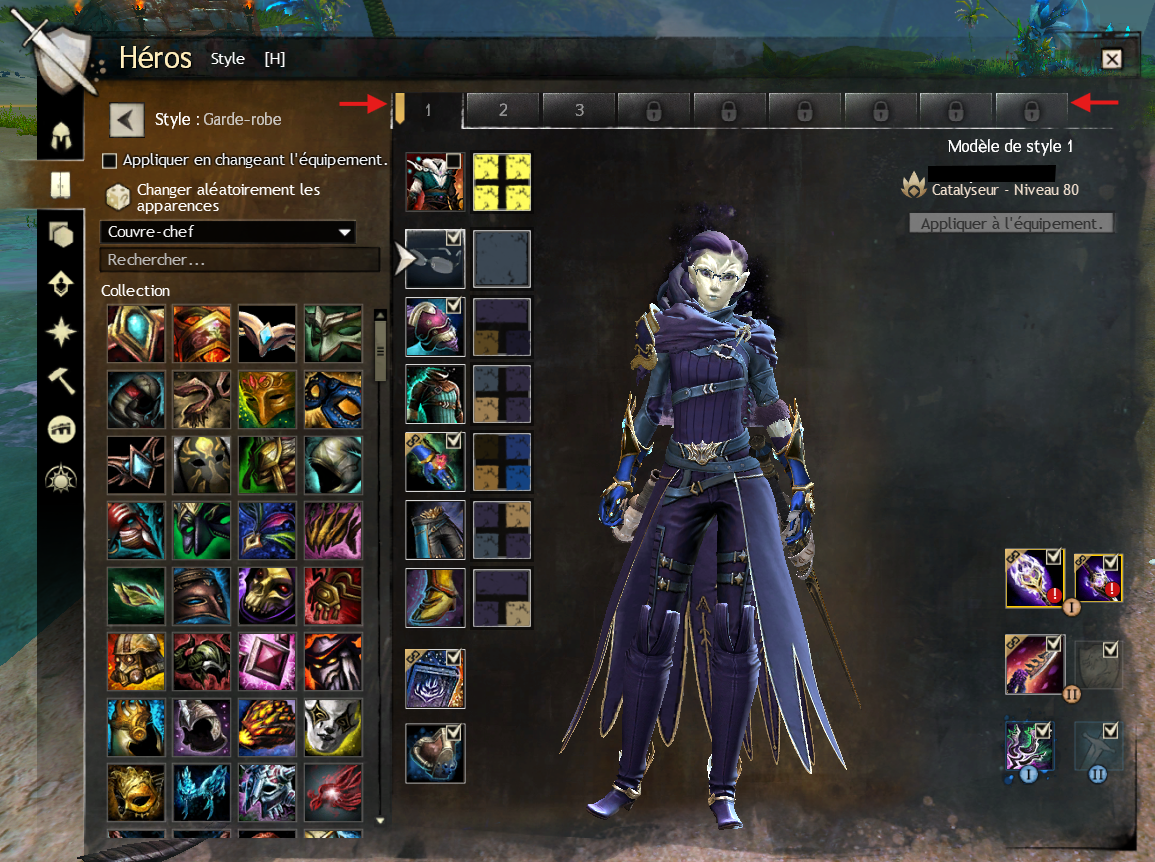Open the helmet icon tab in sidebar
Viewport: 1155px width, 862px height.
coord(62,133)
